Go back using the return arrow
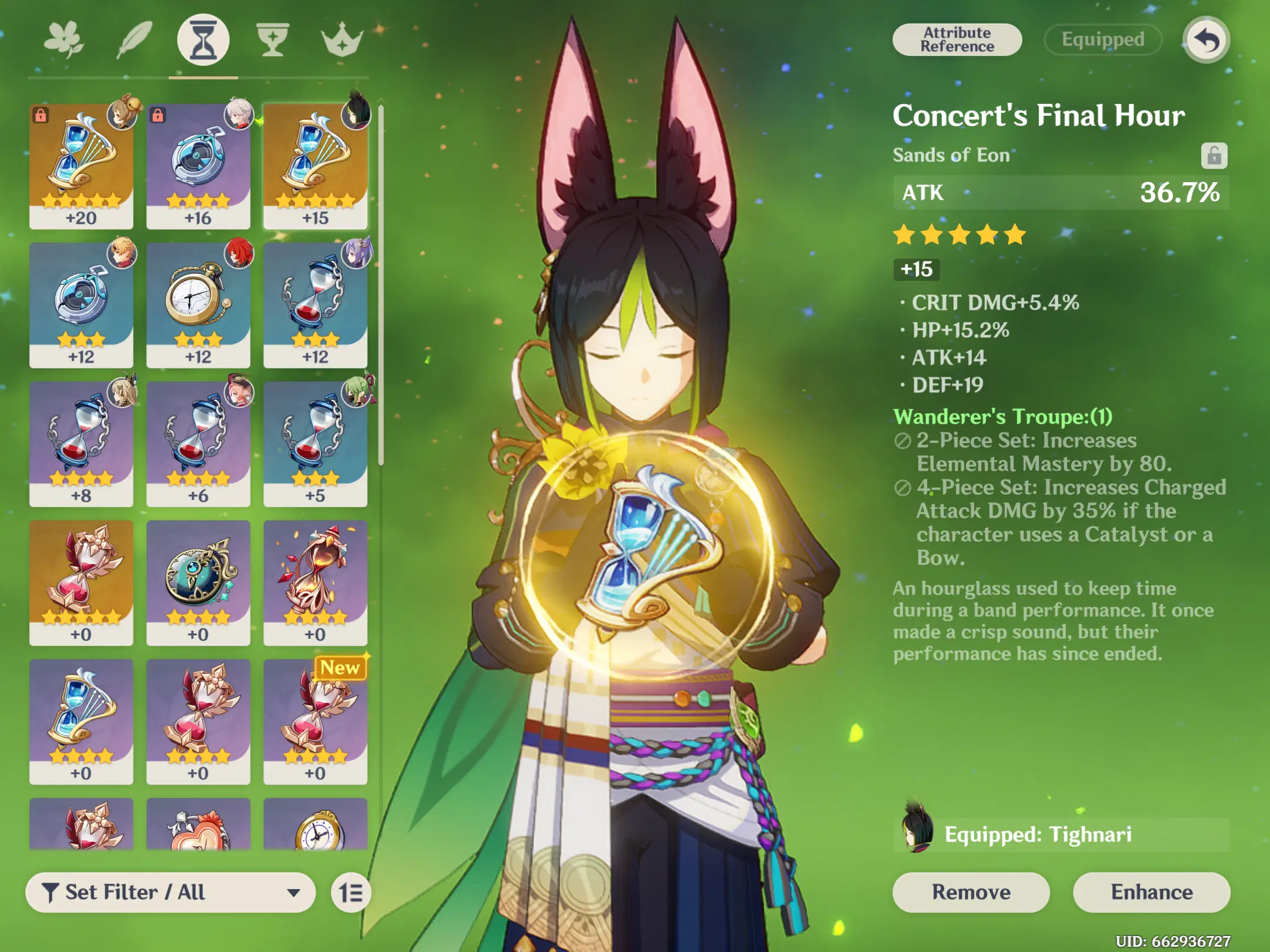The height and width of the screenshot is (952, 1270). [x=1206, y=40]
